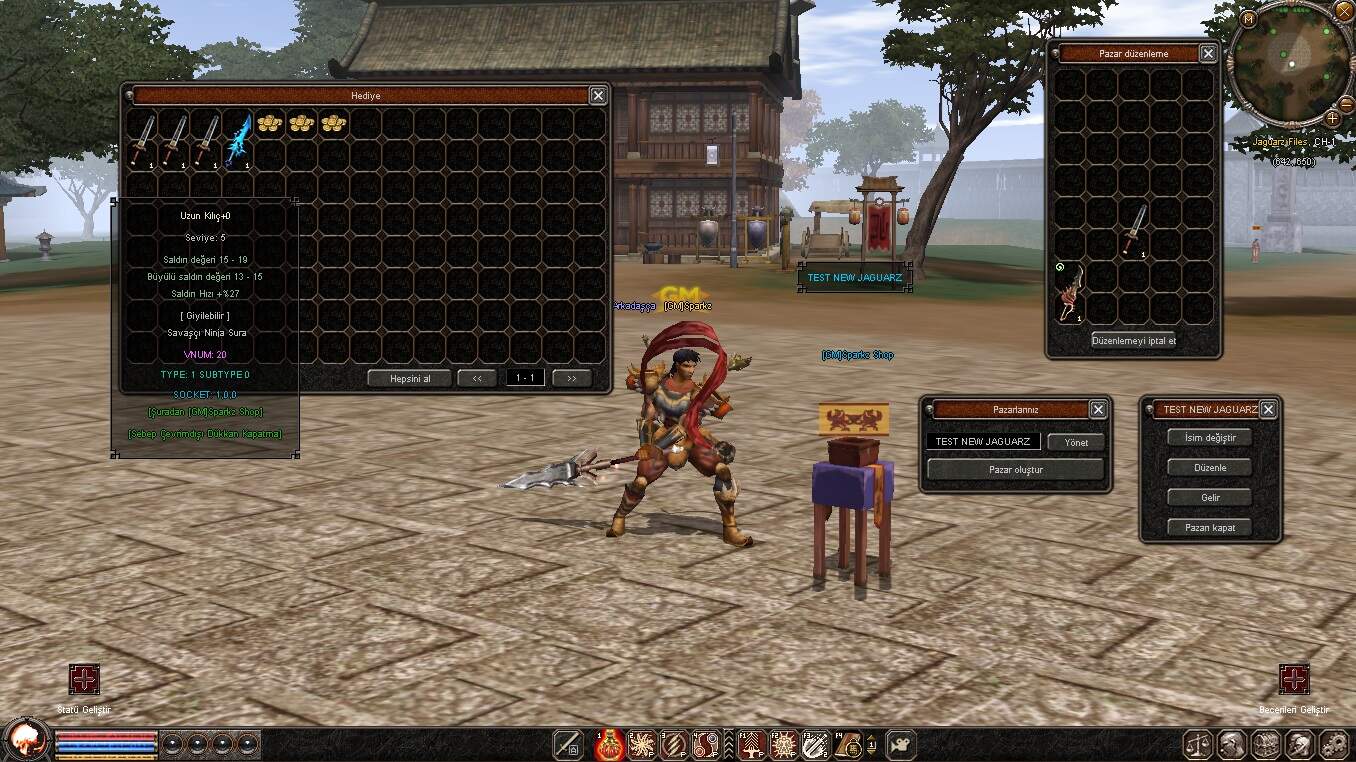Open the large map with the M button
1356x762 pixels.
(1248, 19)
